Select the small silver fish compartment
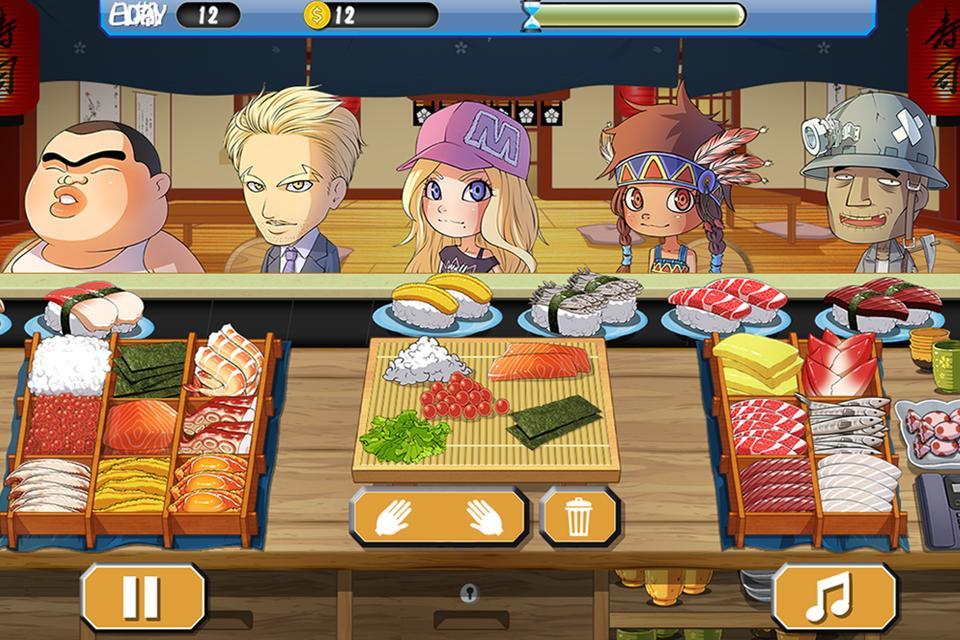The image size is (960, 640). pos(846,423)
